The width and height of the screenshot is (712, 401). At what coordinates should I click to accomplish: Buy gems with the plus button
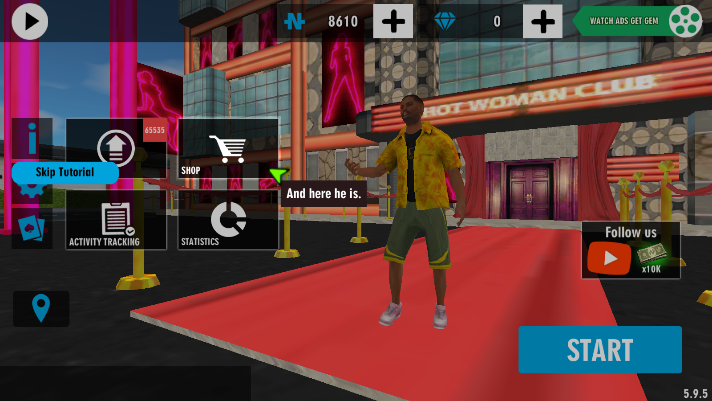(542, 21)
